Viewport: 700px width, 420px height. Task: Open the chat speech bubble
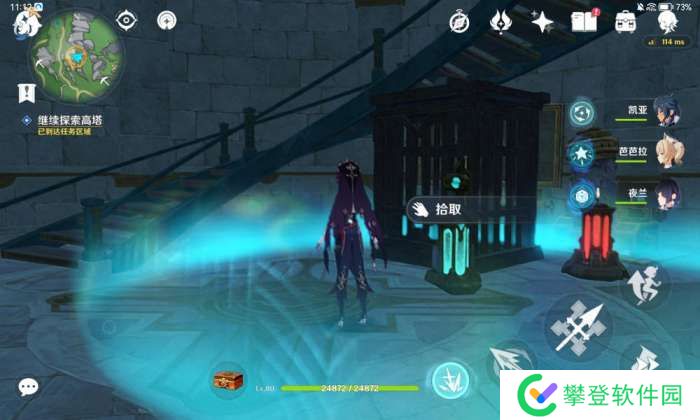(28, 386)
